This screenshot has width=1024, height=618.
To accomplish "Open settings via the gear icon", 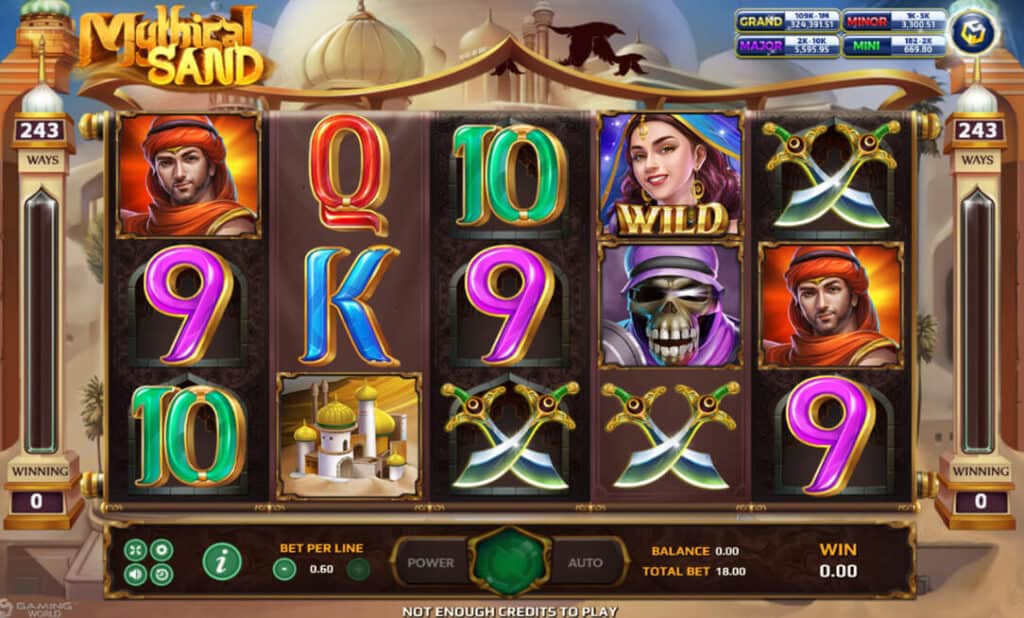I will coord(161,549).
